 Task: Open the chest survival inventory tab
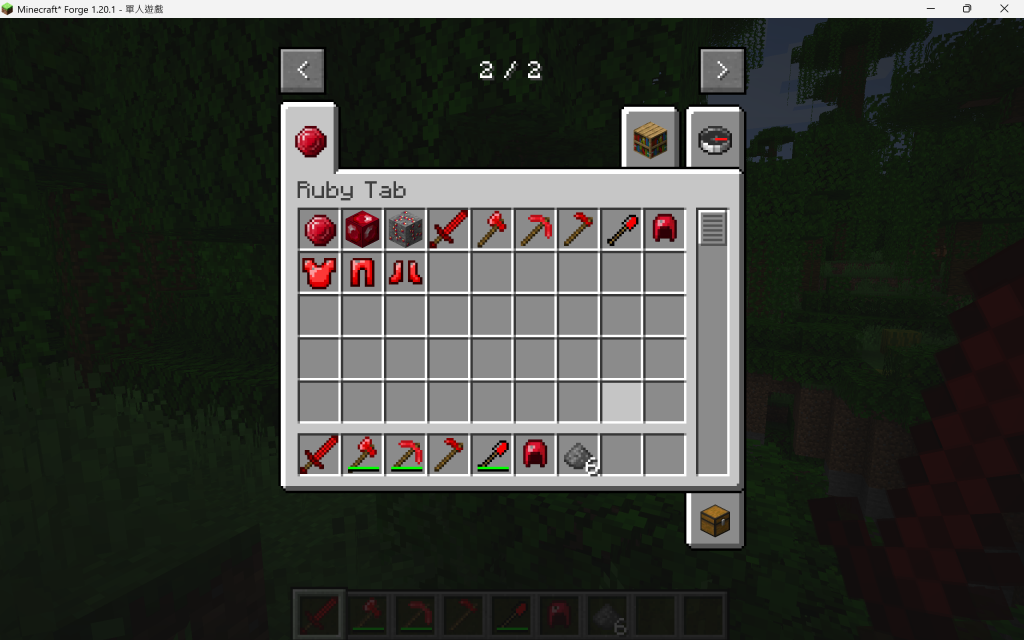pos(715,520)
